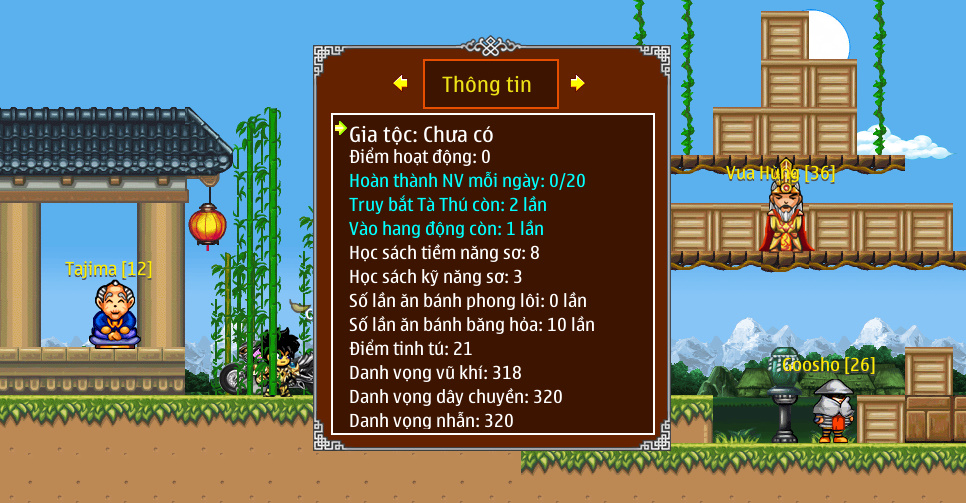The height and width of the screenshot is (503, 966).
Task: Select the Danh vọng nhẫn row
Action: 431,421
